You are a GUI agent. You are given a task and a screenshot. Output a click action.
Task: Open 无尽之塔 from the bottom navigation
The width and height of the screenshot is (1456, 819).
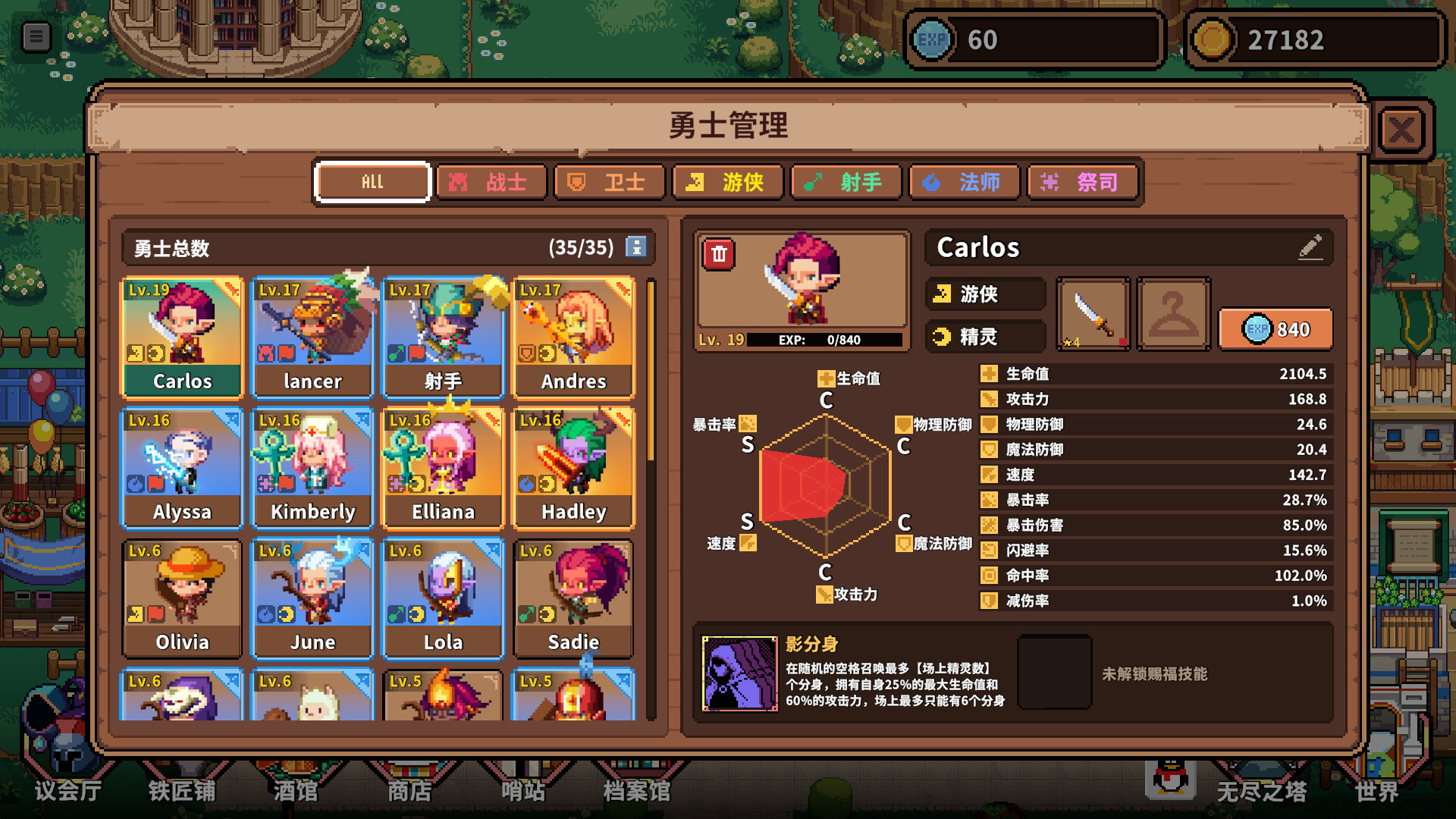[1263, 790]
